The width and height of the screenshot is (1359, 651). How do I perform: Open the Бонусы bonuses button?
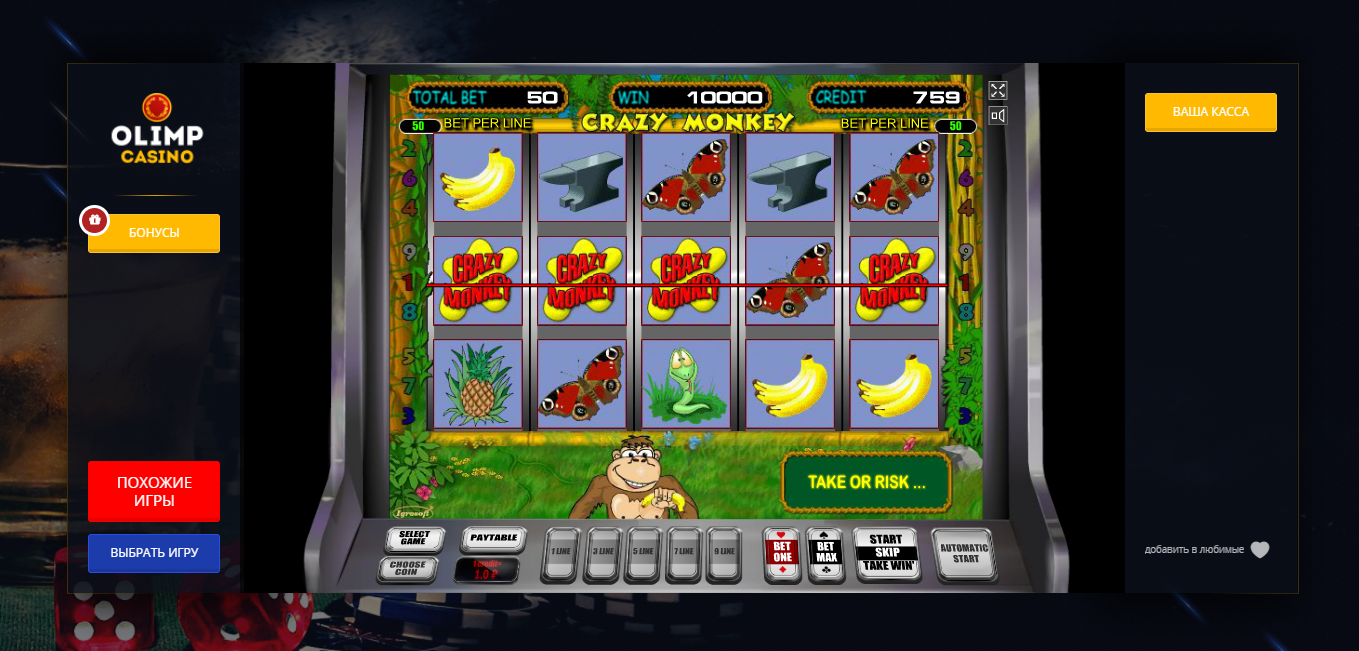pos(154,233)
